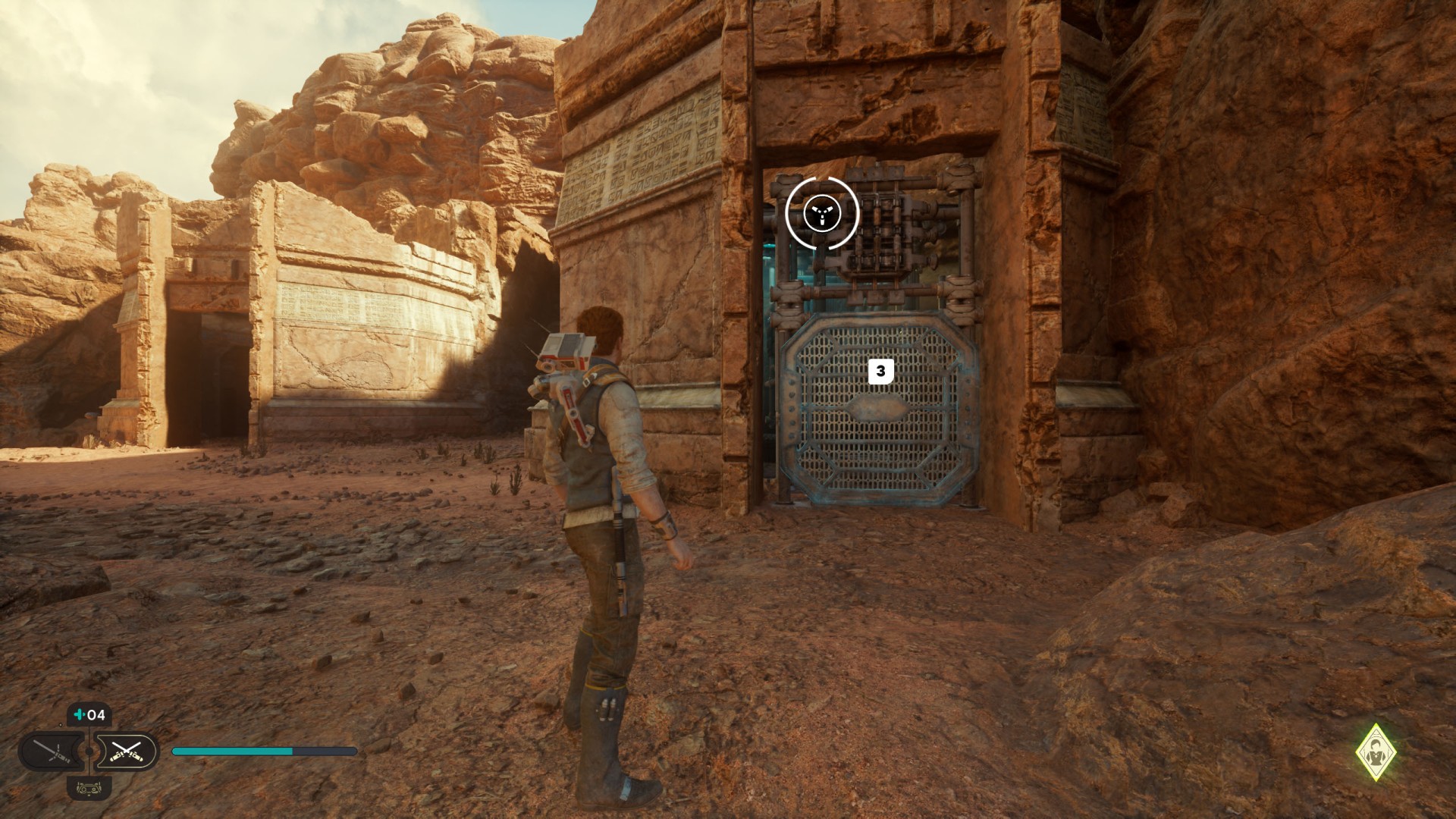The width and height of the screenshot is (1456, 819).
Task: Click the teal stim canister plus icon
Action: (x=79, y=714)
